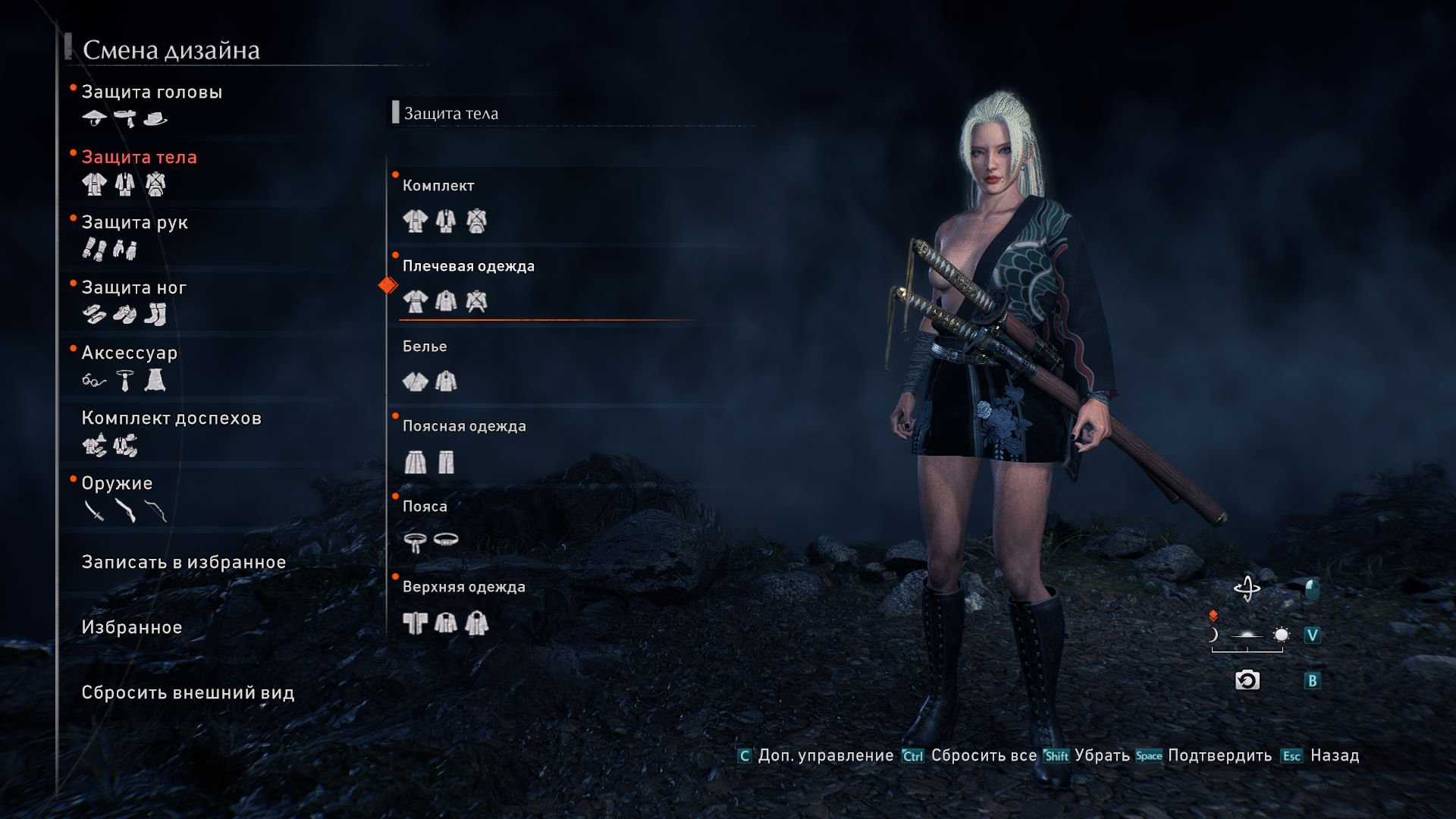This screenshot has width=1456, height=819.
Task: Select the Поясная одежда subcategory
Action: click(x=464, y=427)
